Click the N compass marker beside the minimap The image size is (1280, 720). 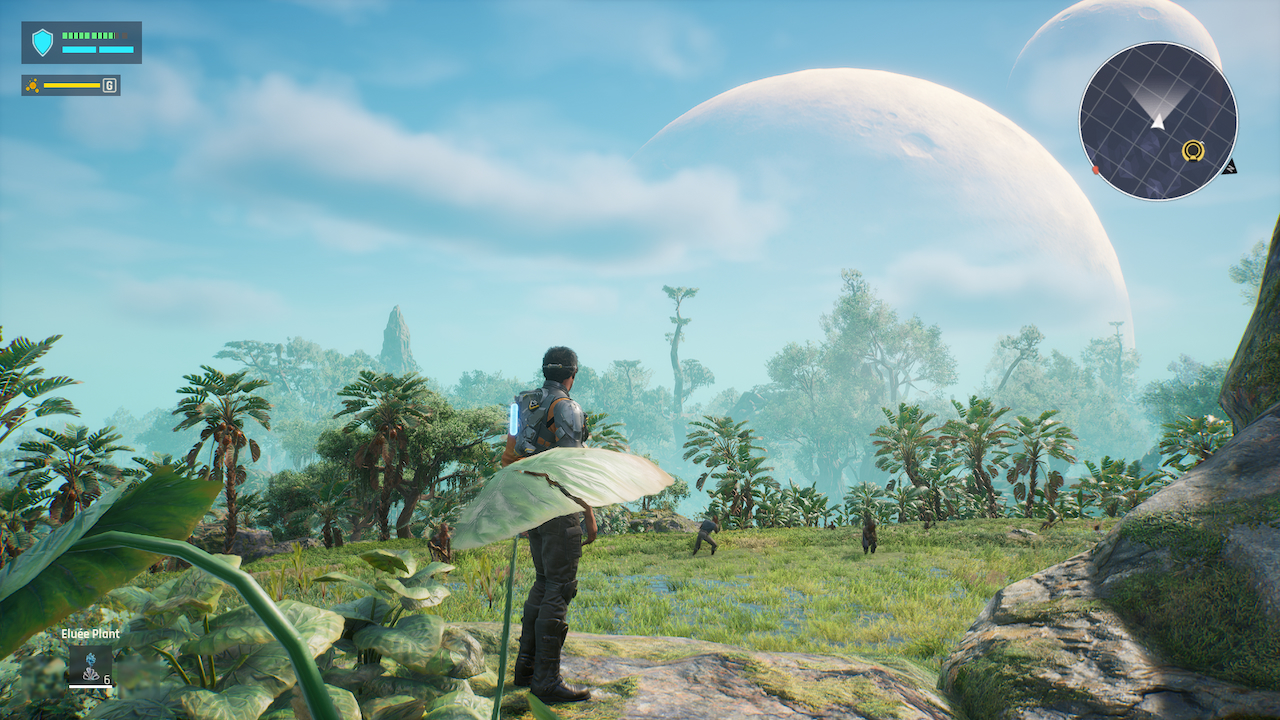click(1231, 168)
